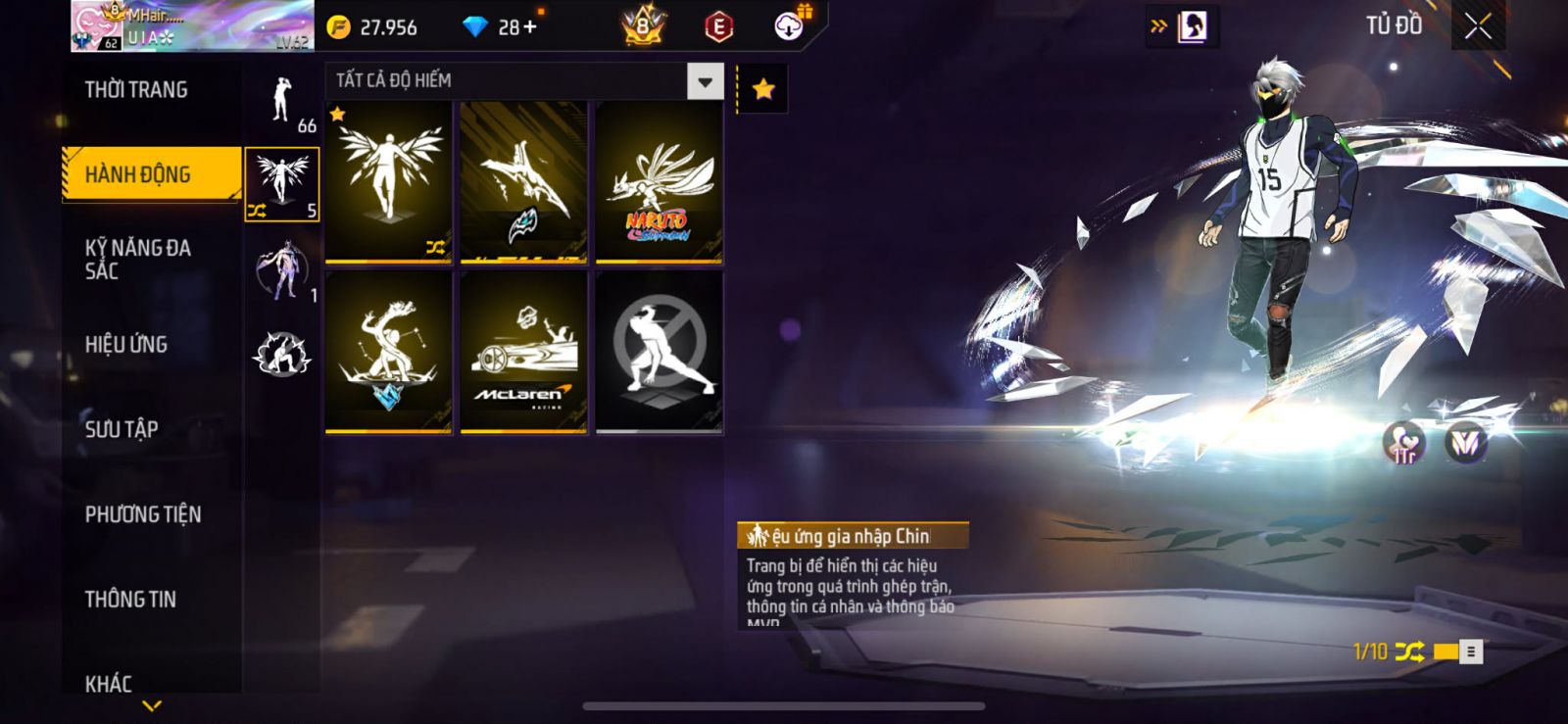
Task: Go to the SƯU TẬP tab
Action: tap(122, 429)
